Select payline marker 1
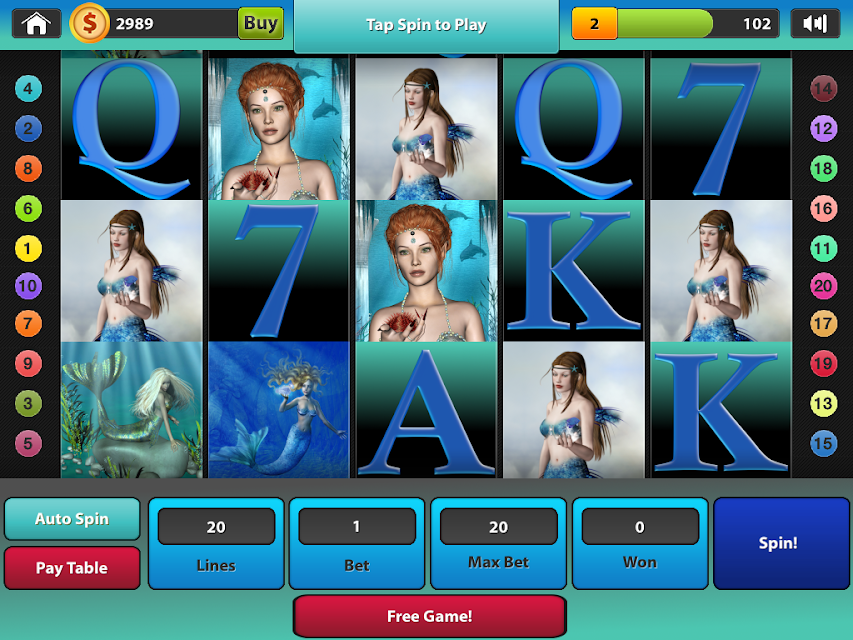853x640 pixels. 28,248
